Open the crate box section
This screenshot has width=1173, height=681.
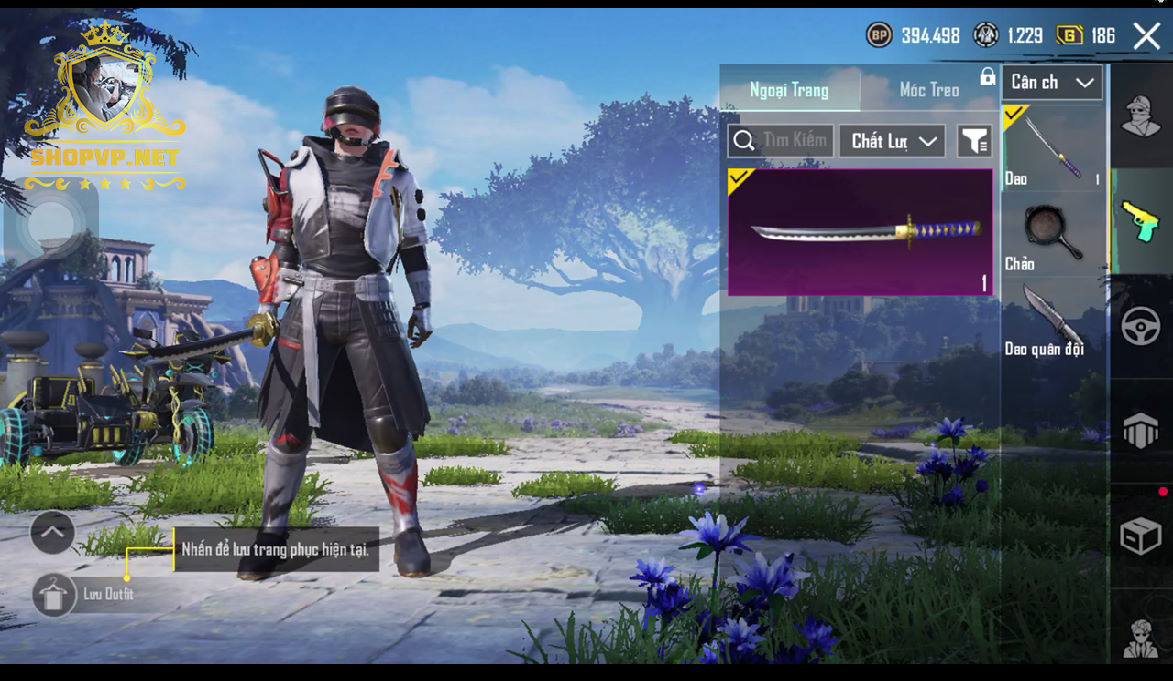pos(1141,537)
